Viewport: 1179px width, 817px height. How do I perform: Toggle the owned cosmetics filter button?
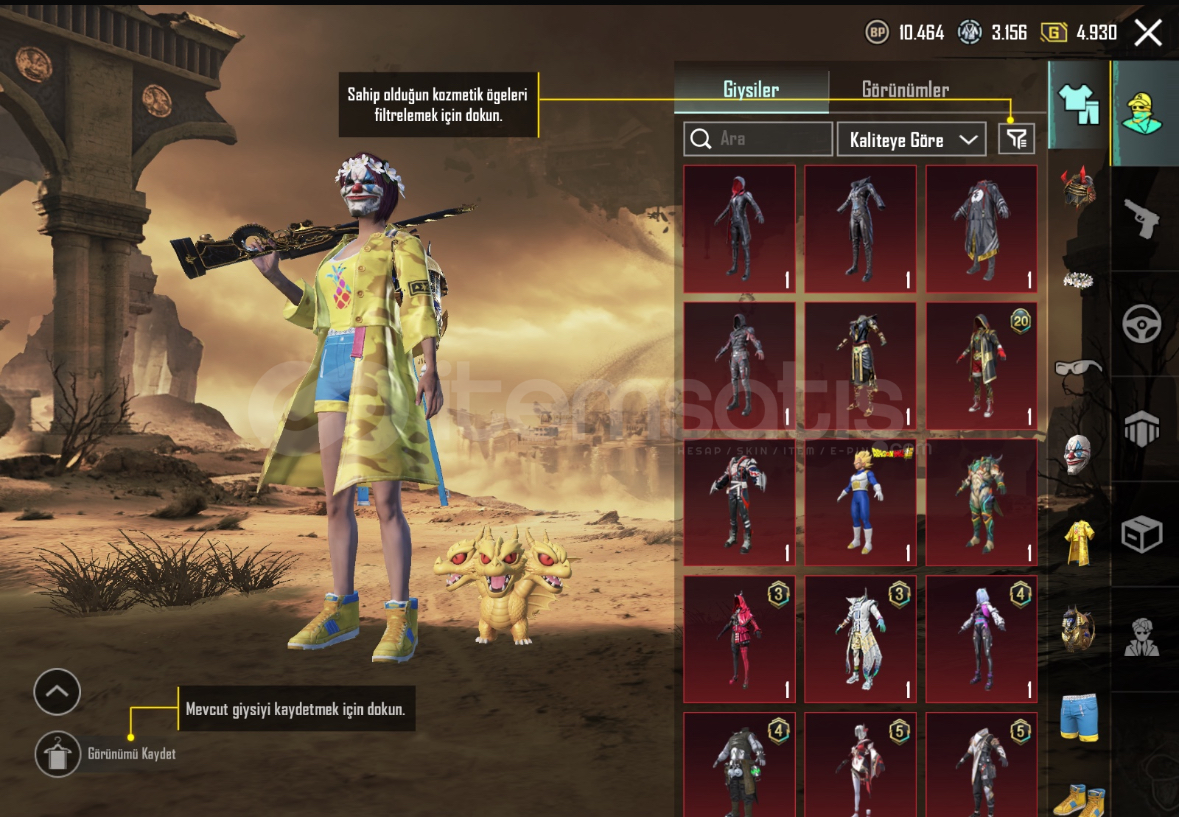coord(1016,139)
